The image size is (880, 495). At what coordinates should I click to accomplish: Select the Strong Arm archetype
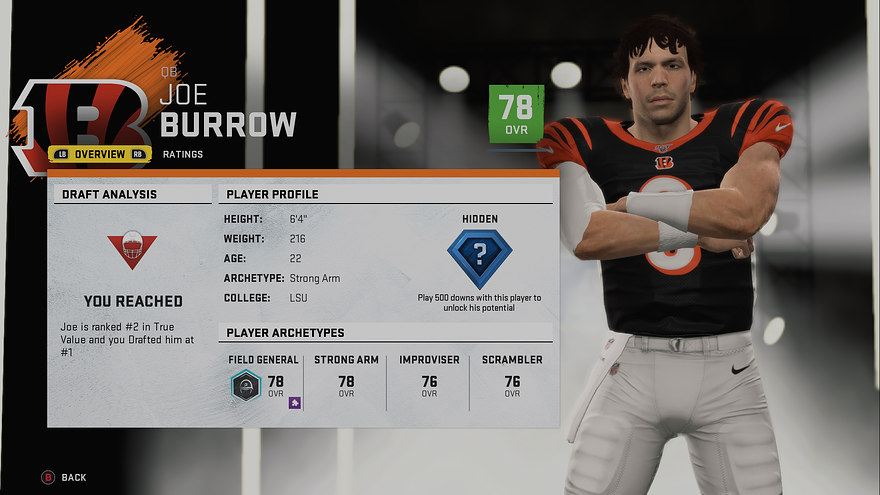pos(346,380)
